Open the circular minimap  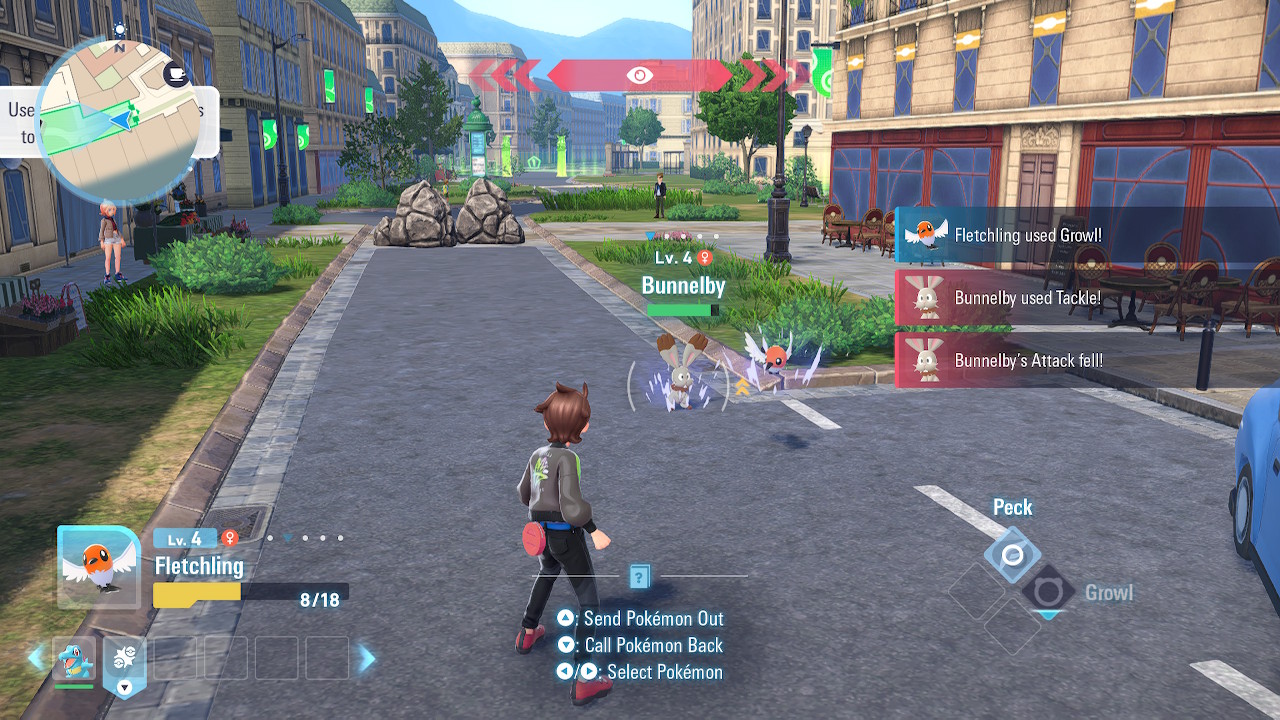[x=118, y=120]
